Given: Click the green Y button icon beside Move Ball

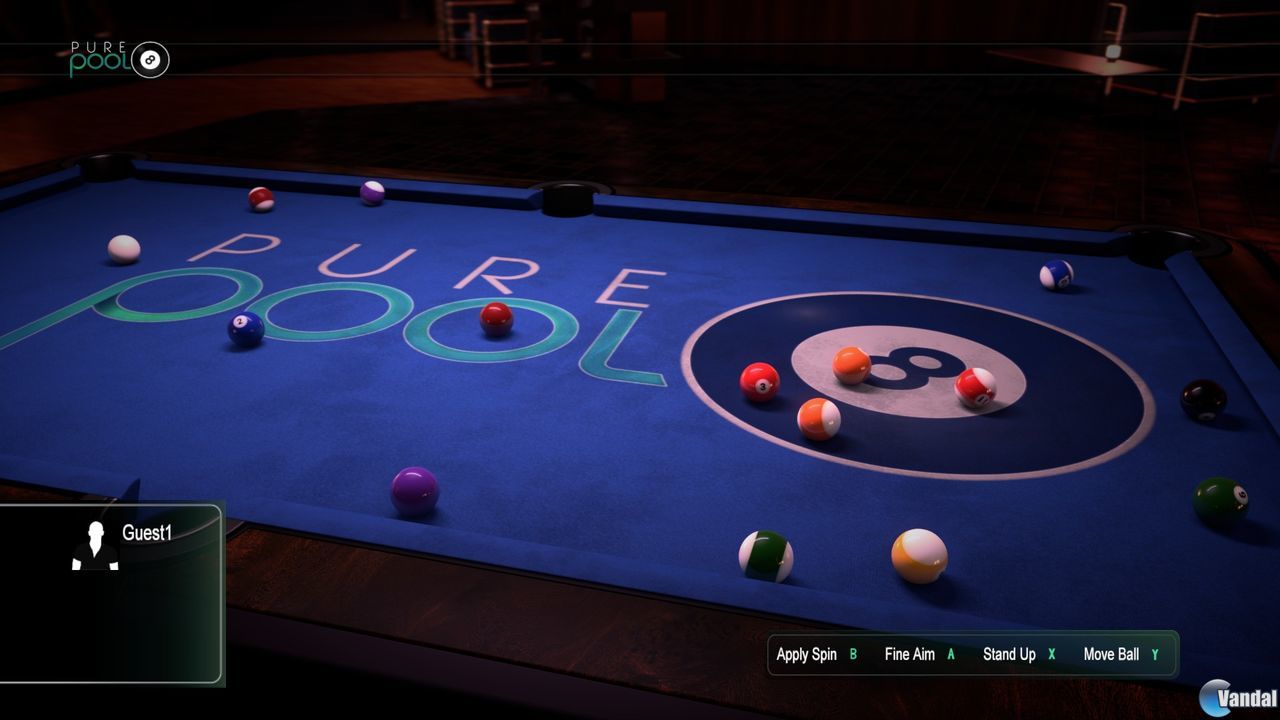Looking at the screenshot, I should point(1156,654).
